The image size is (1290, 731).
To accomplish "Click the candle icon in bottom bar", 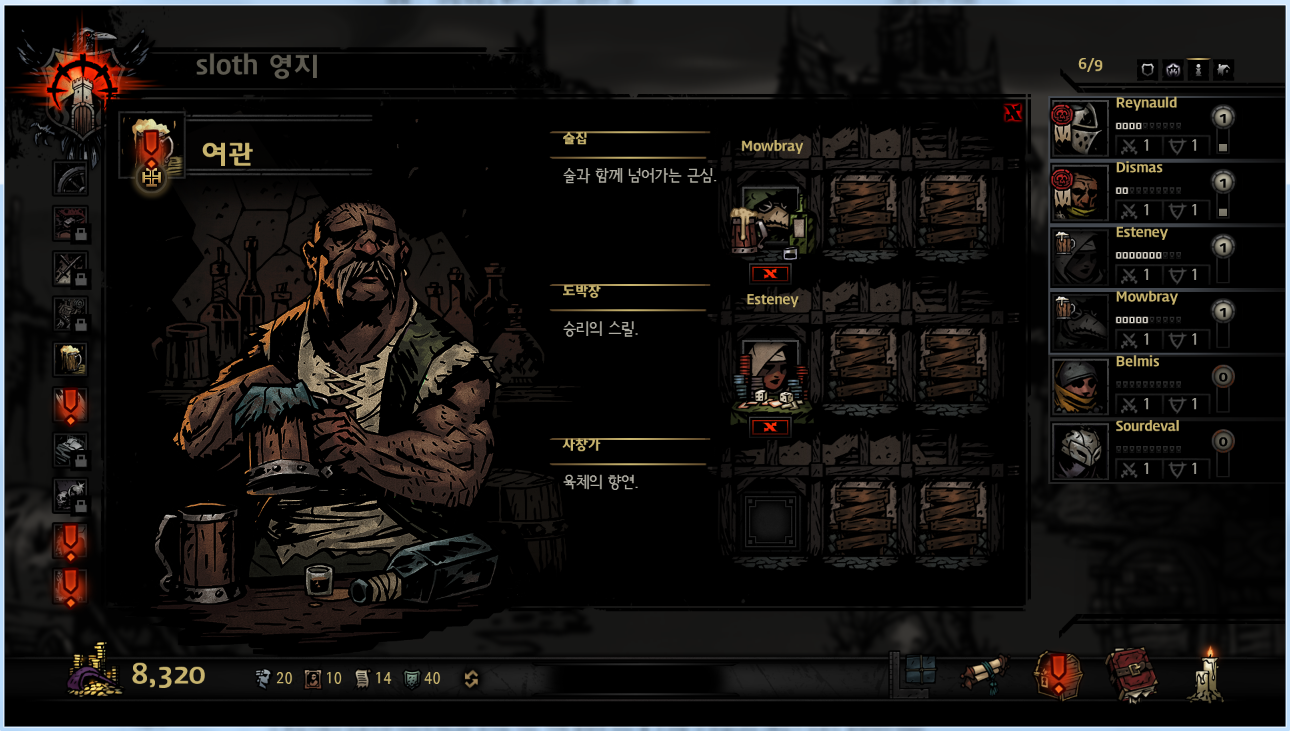I will tap(1206, 675).
